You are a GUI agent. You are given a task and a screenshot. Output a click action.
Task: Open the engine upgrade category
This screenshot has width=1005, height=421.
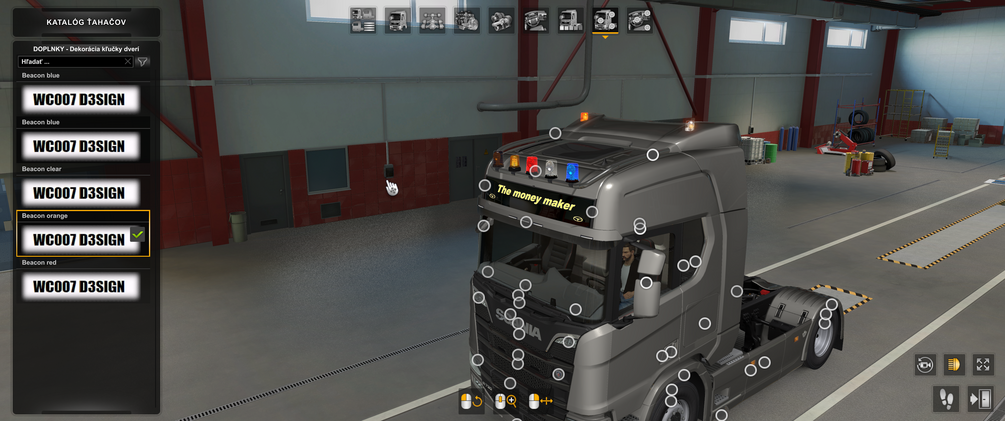click(467, 20)
